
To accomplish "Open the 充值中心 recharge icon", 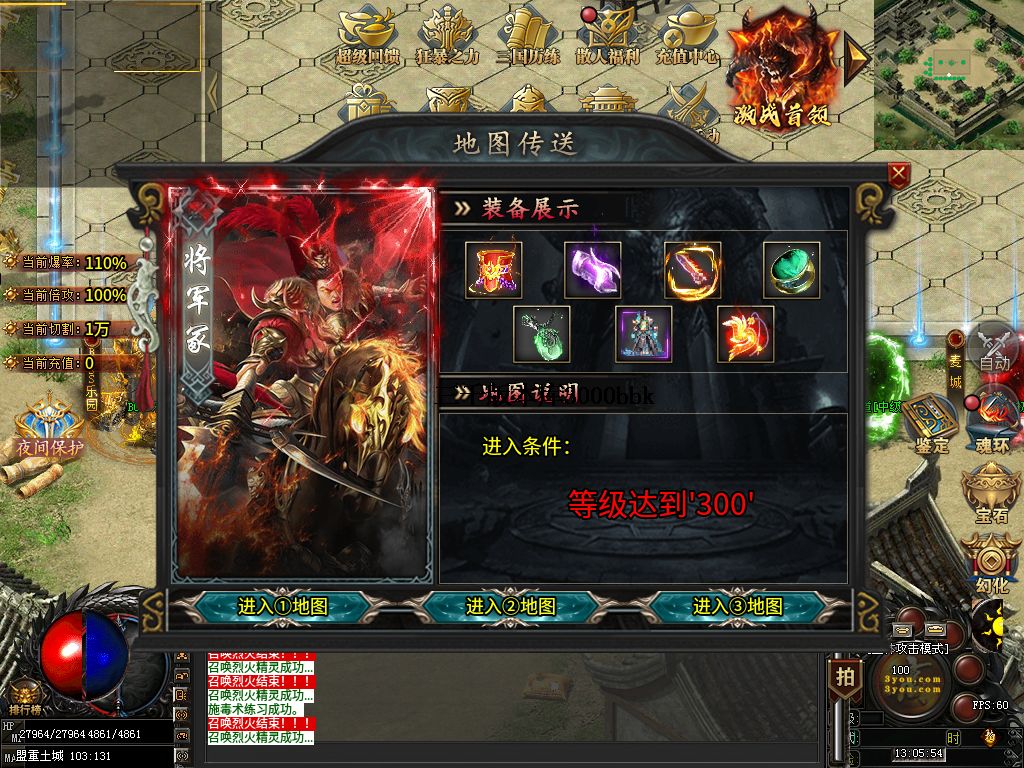I will (x=688, y=36).
